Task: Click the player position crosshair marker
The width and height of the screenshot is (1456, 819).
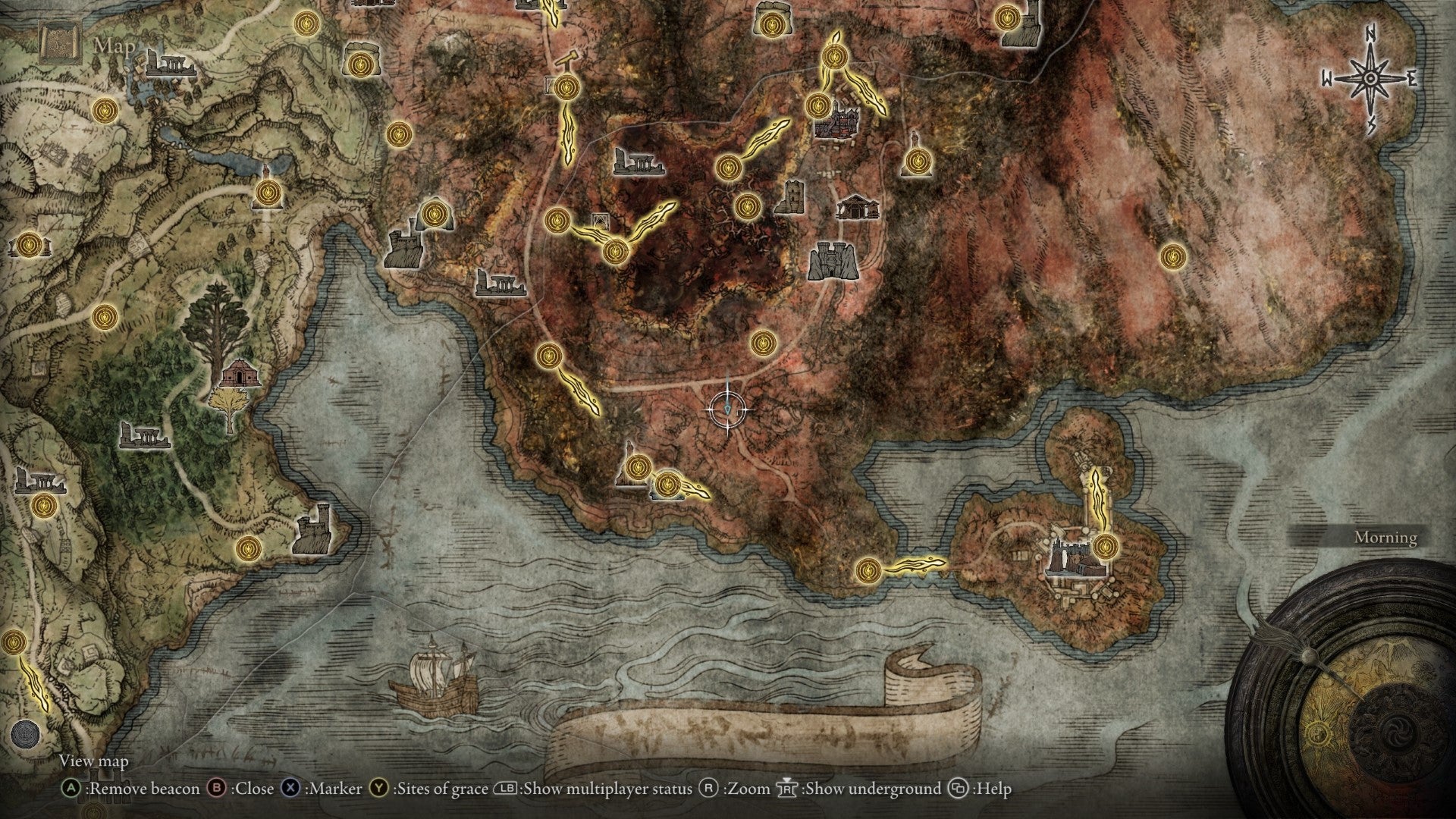Action: pyautogui.click(x=729, y=408)
